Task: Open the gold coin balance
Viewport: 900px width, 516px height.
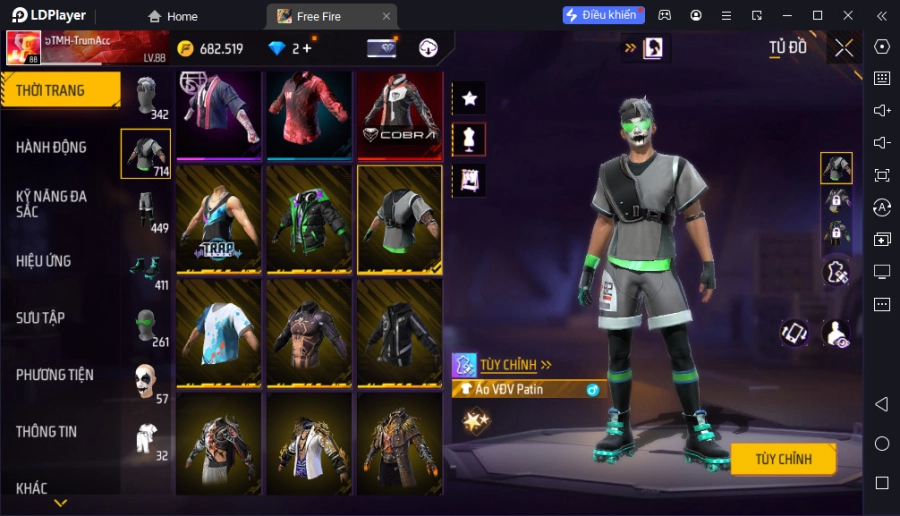Action: pos(211,49)
